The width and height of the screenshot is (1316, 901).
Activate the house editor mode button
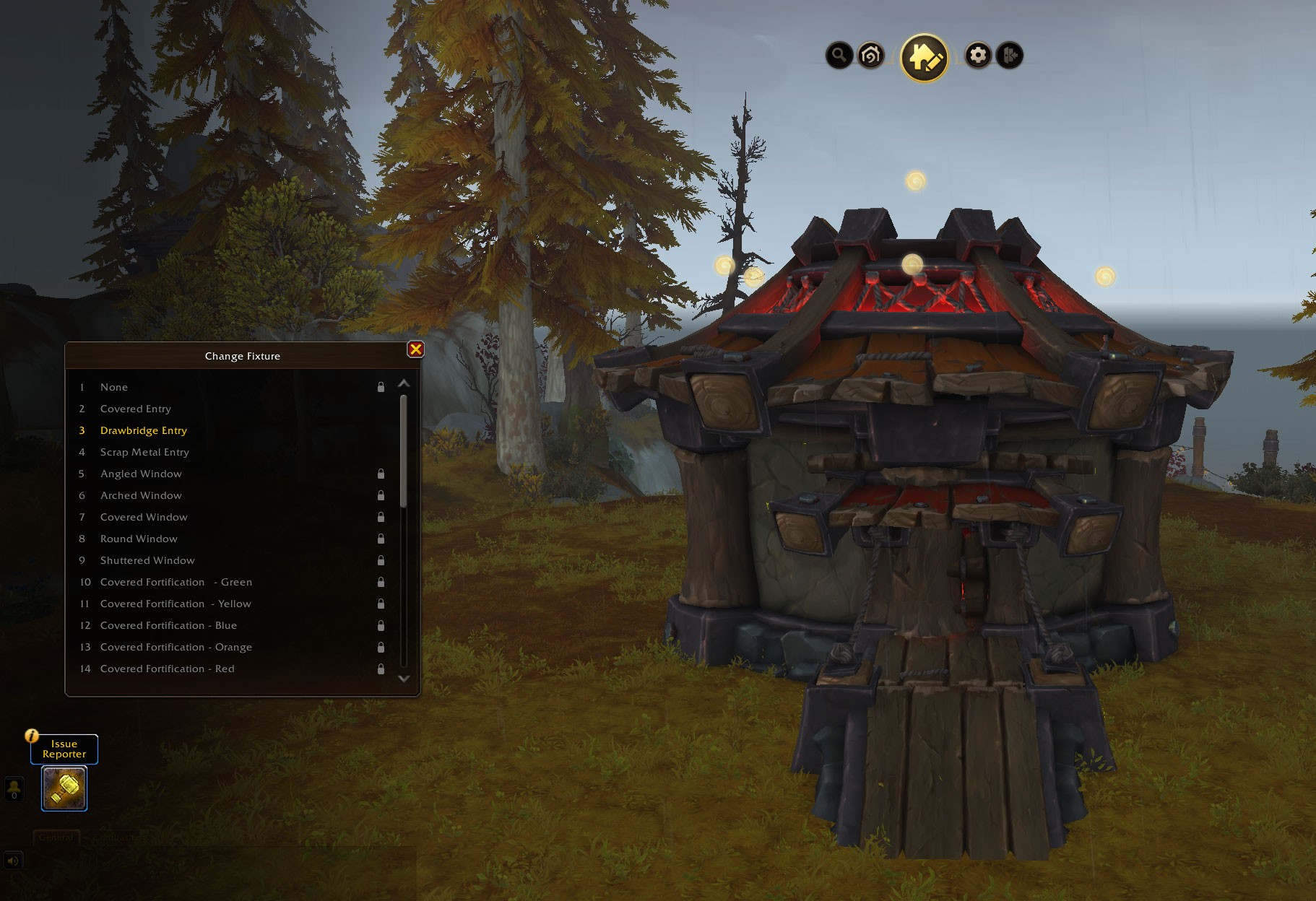pyautogui.click(x=924, y=57)
